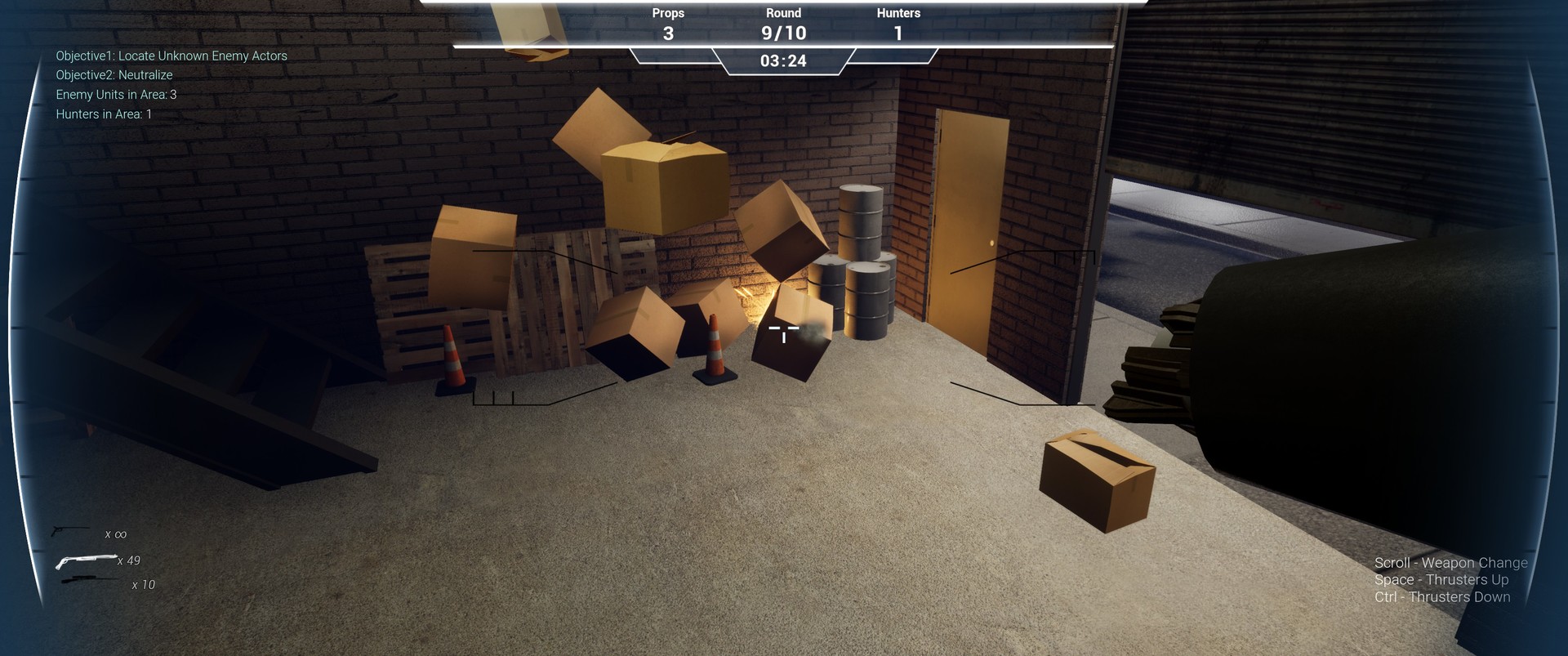1568x656 pixels.
Task: Click the 03:24 round timer
Action: point(782,60)
